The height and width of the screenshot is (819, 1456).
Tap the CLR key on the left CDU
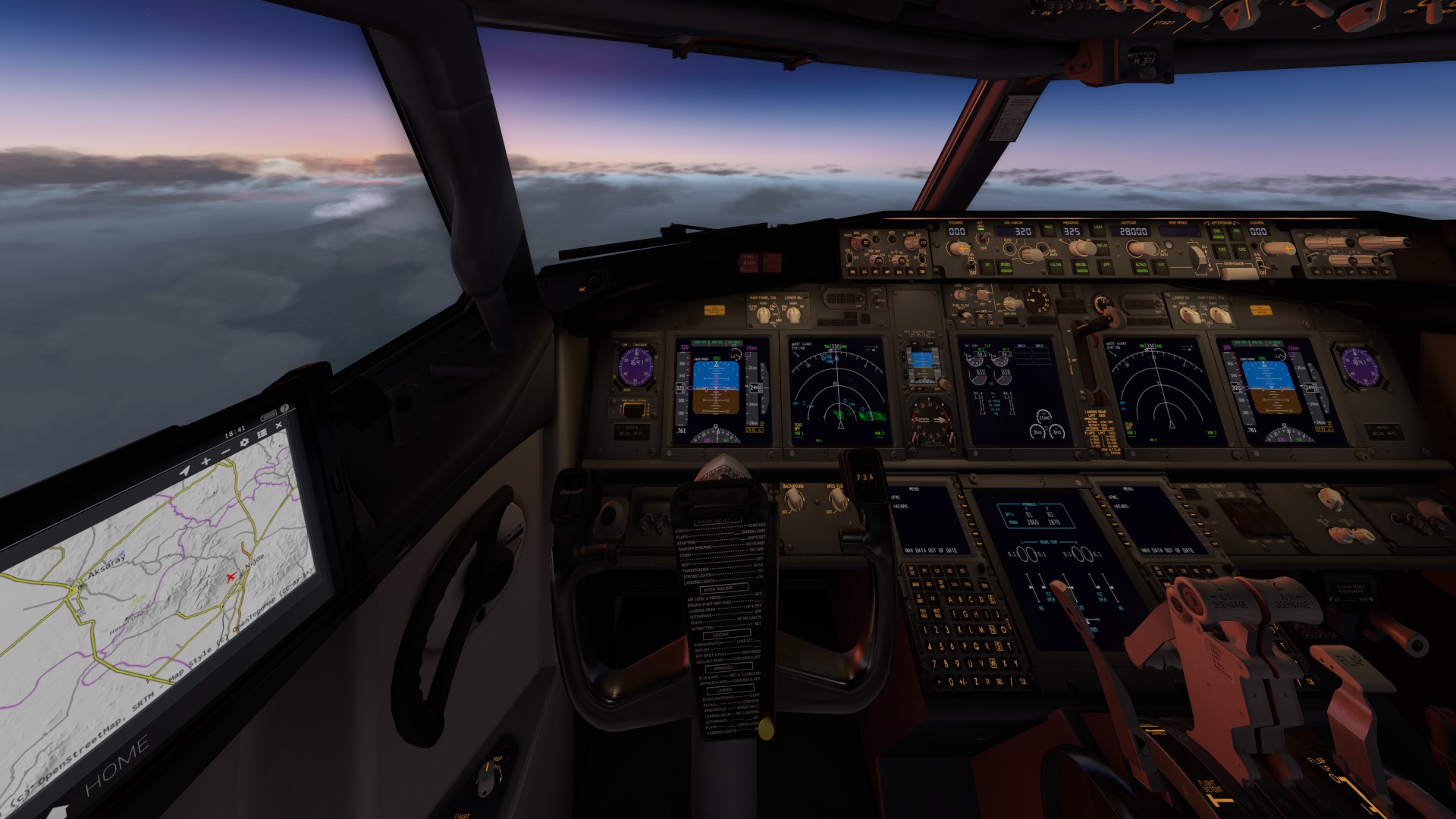tap(1022, 680)
